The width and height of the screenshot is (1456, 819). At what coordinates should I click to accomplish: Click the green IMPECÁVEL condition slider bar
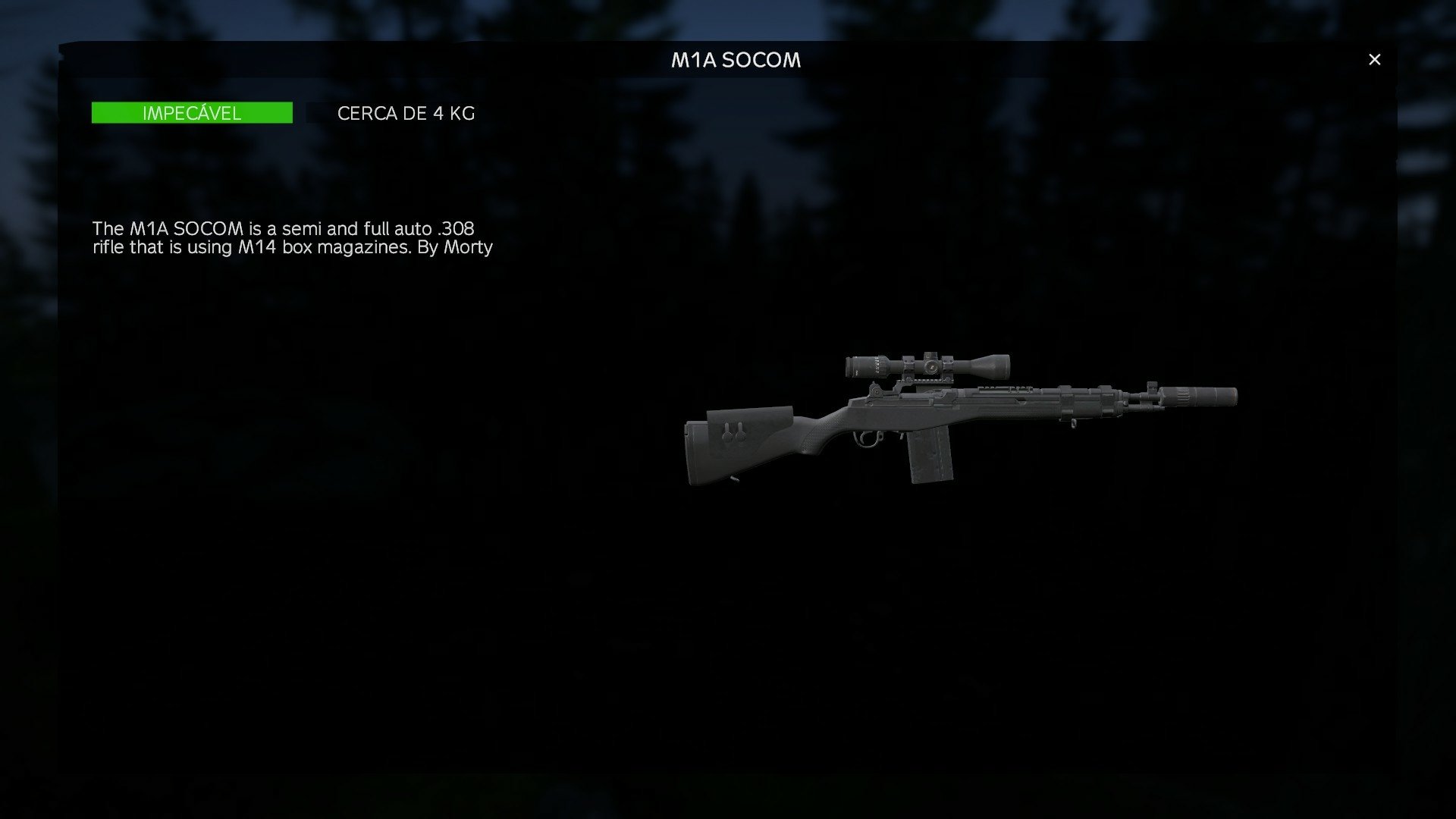tap(192, 113)
